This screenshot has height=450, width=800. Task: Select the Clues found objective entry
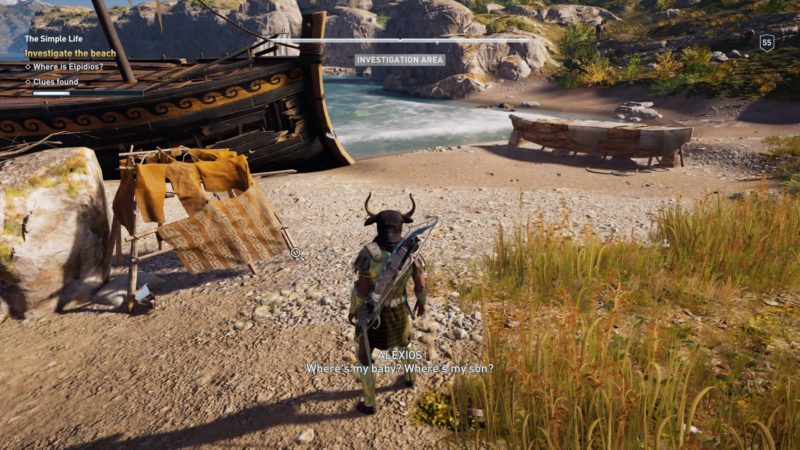57,82
